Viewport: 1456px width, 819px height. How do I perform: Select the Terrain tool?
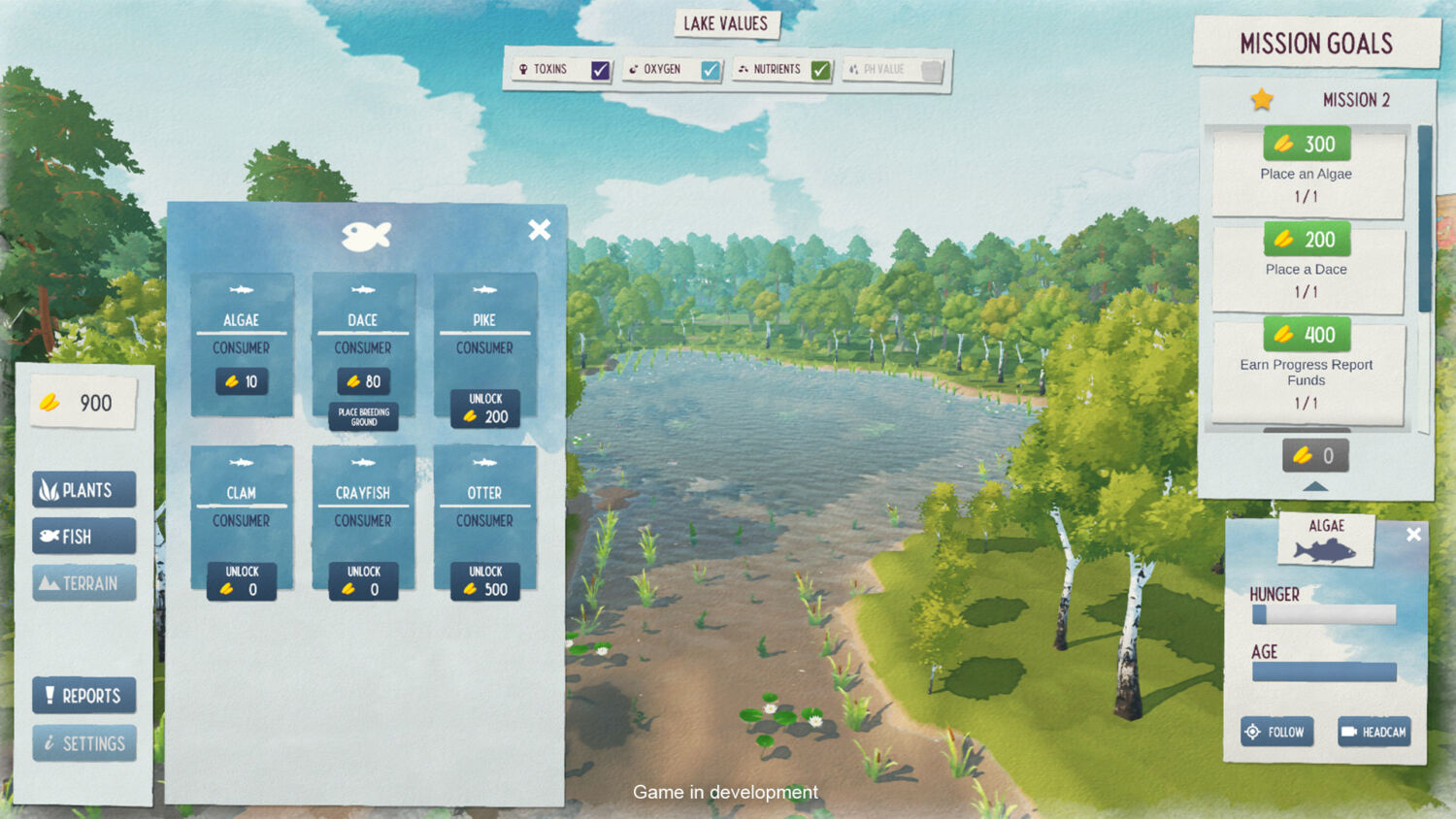[x=83, y=582]
